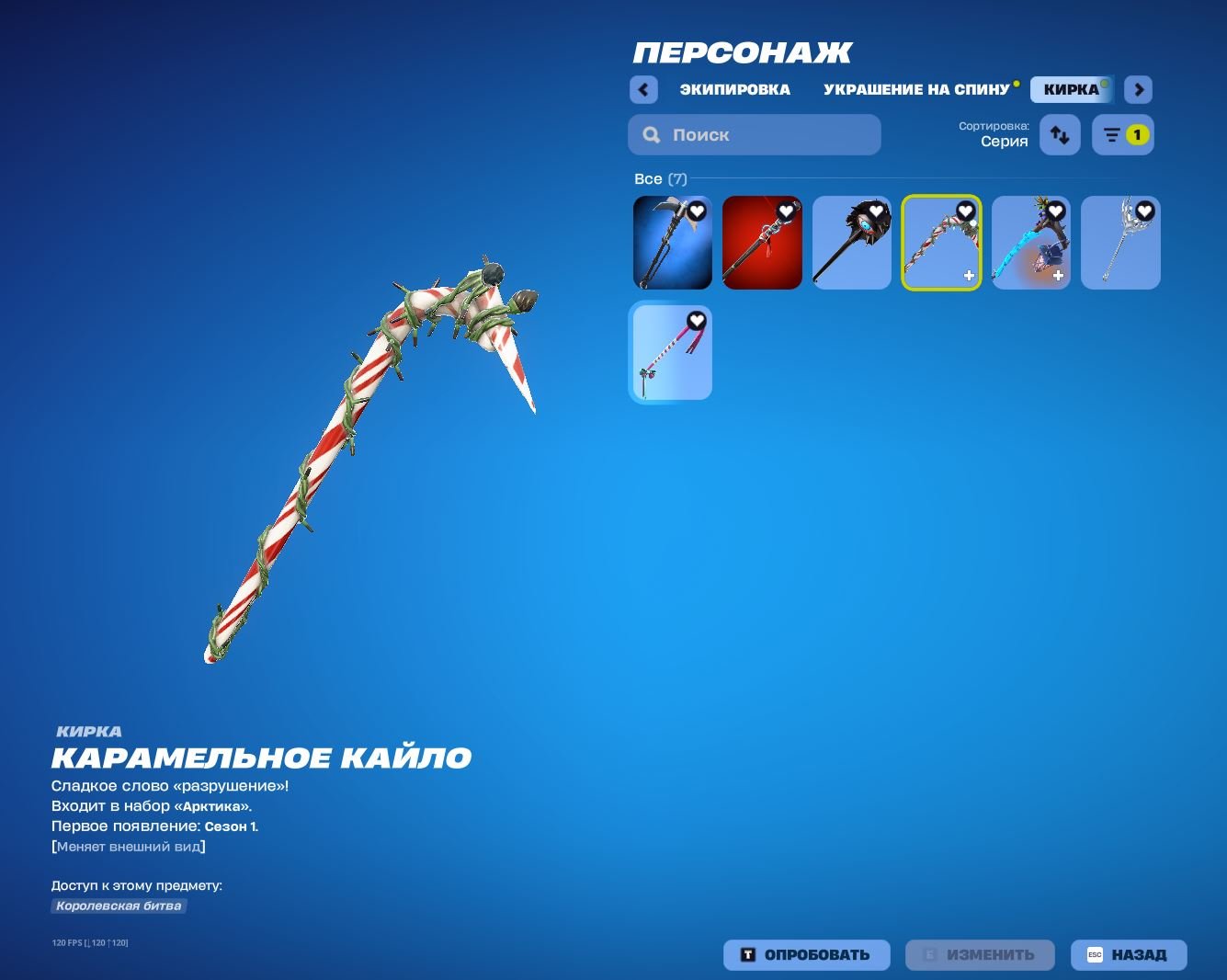Switch to the Экипировка tab
This screenshot has height=980, width=1227.
tap(734, 89)
